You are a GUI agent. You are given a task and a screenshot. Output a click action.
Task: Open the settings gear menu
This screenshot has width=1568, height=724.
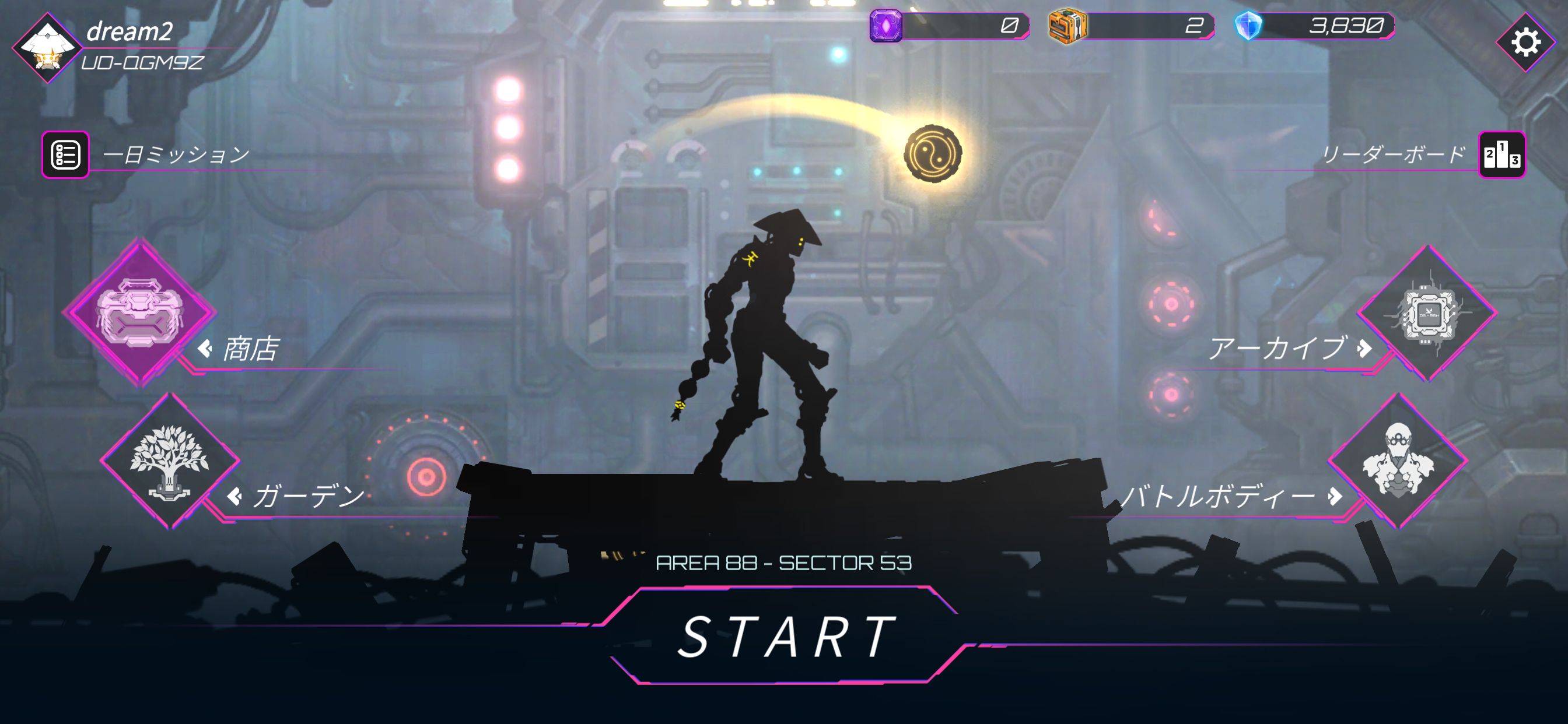1525,43
